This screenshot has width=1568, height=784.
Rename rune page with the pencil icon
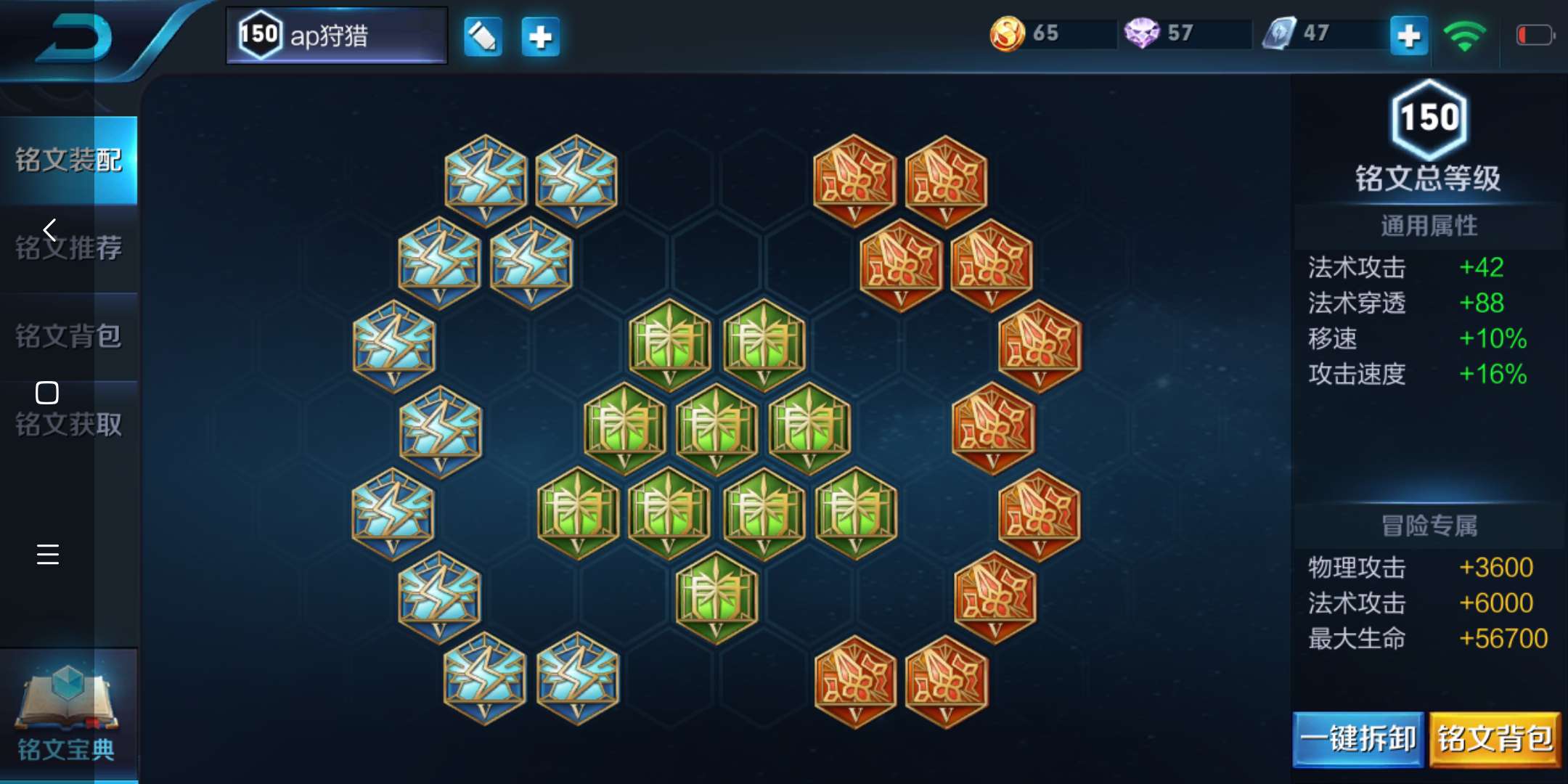pyautogui.click(x=483, y=36)
